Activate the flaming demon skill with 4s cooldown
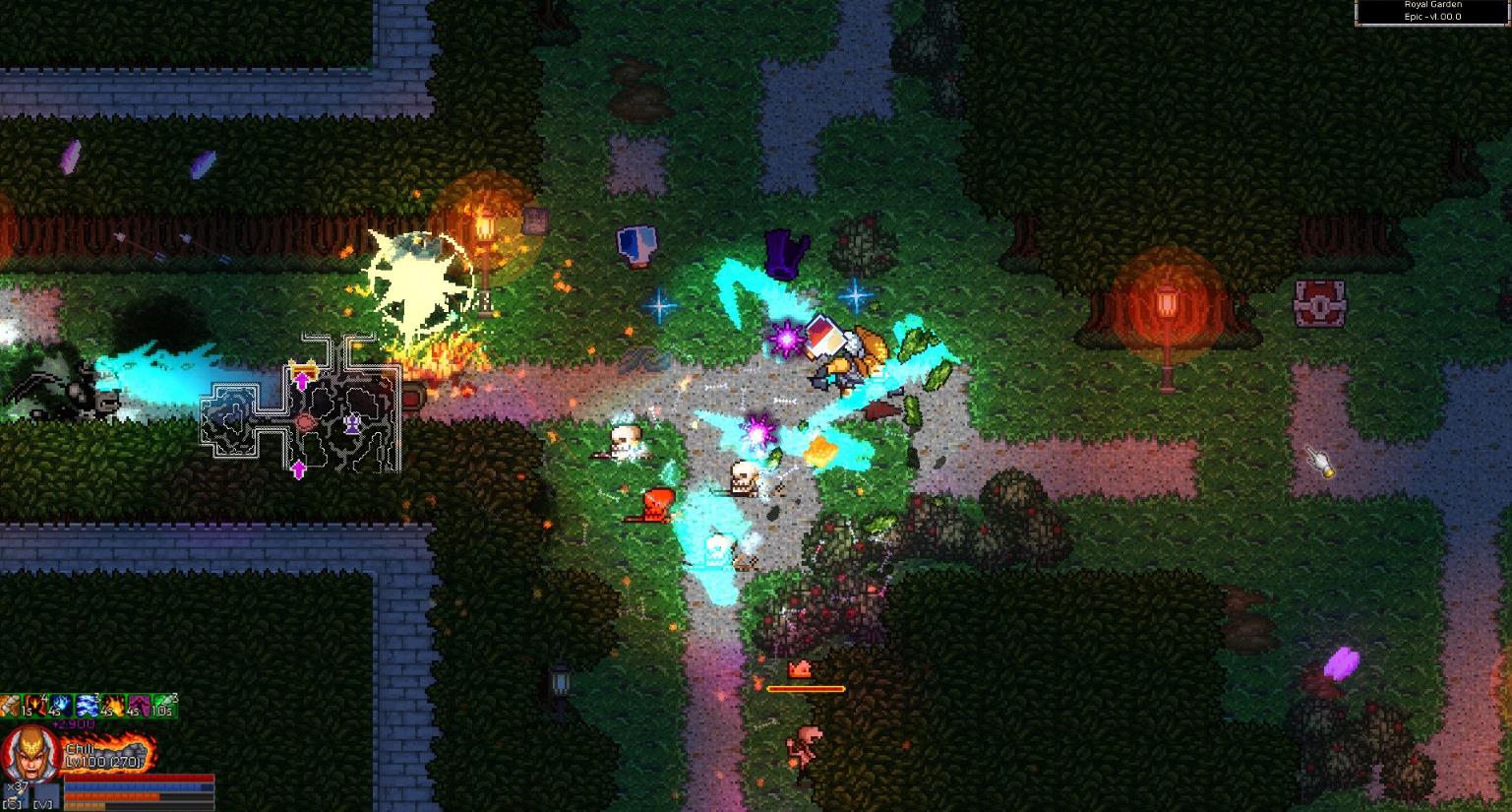This screenshot has width=1512, height=812. 35,705
